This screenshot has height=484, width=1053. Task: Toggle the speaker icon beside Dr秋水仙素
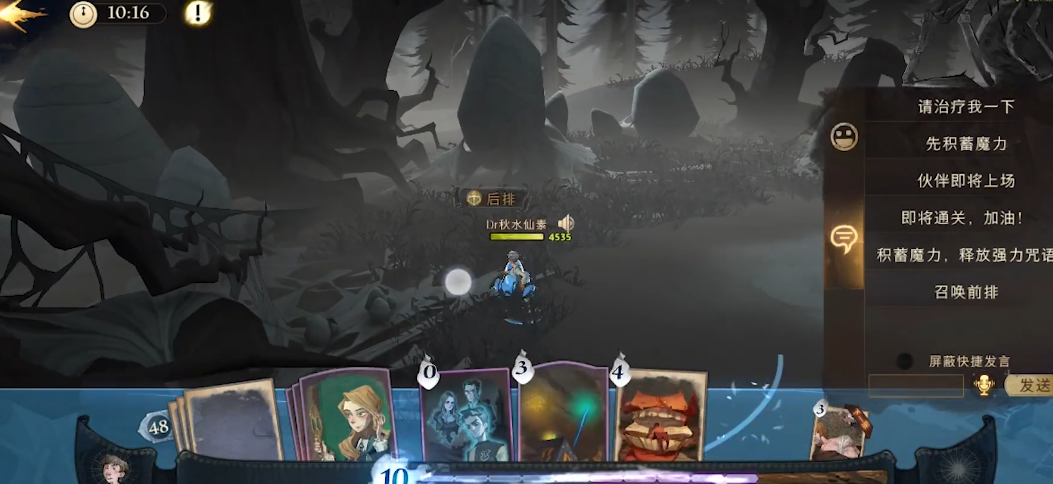566,223
